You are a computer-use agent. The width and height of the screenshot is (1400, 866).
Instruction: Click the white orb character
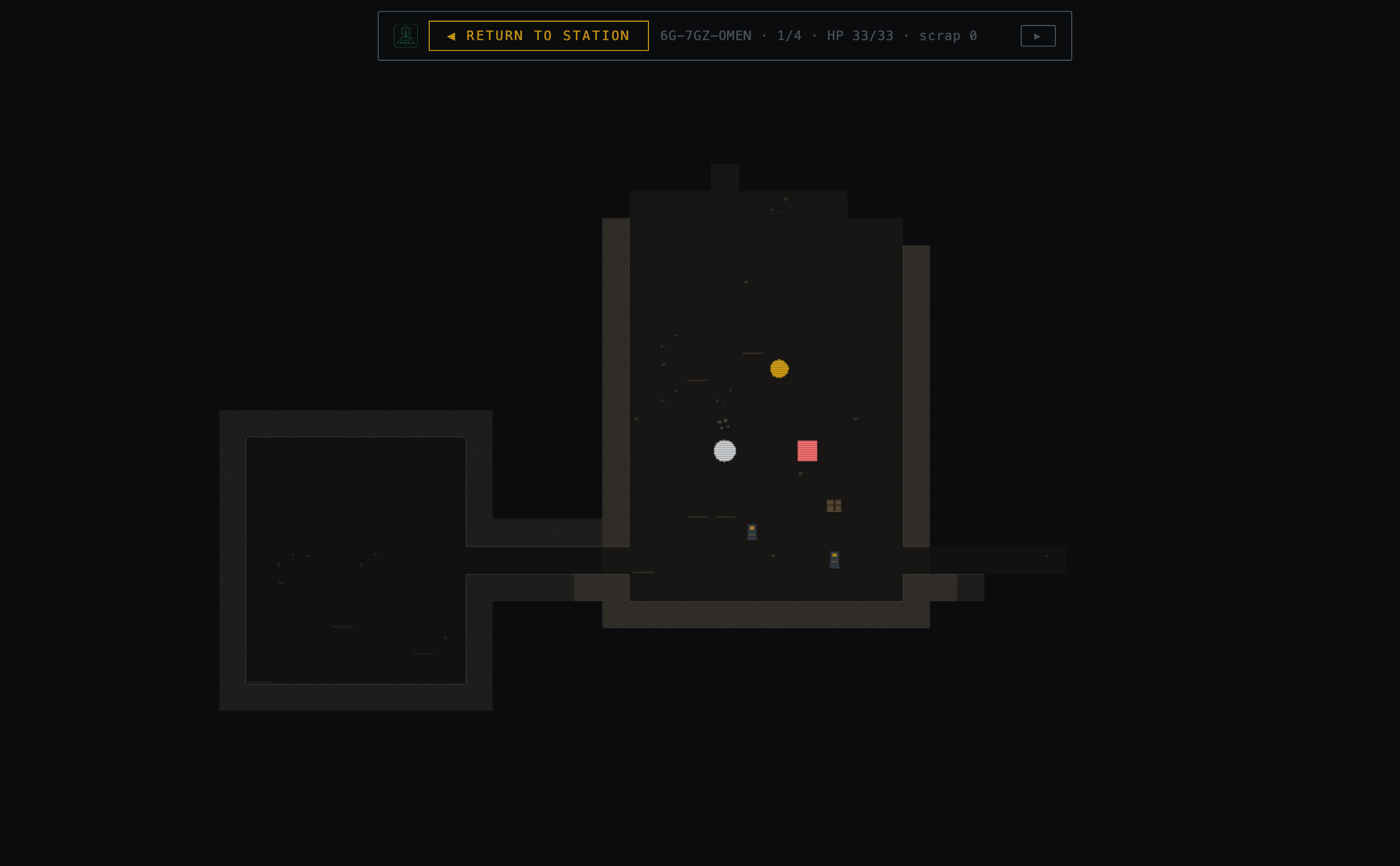tap(724, 452)
